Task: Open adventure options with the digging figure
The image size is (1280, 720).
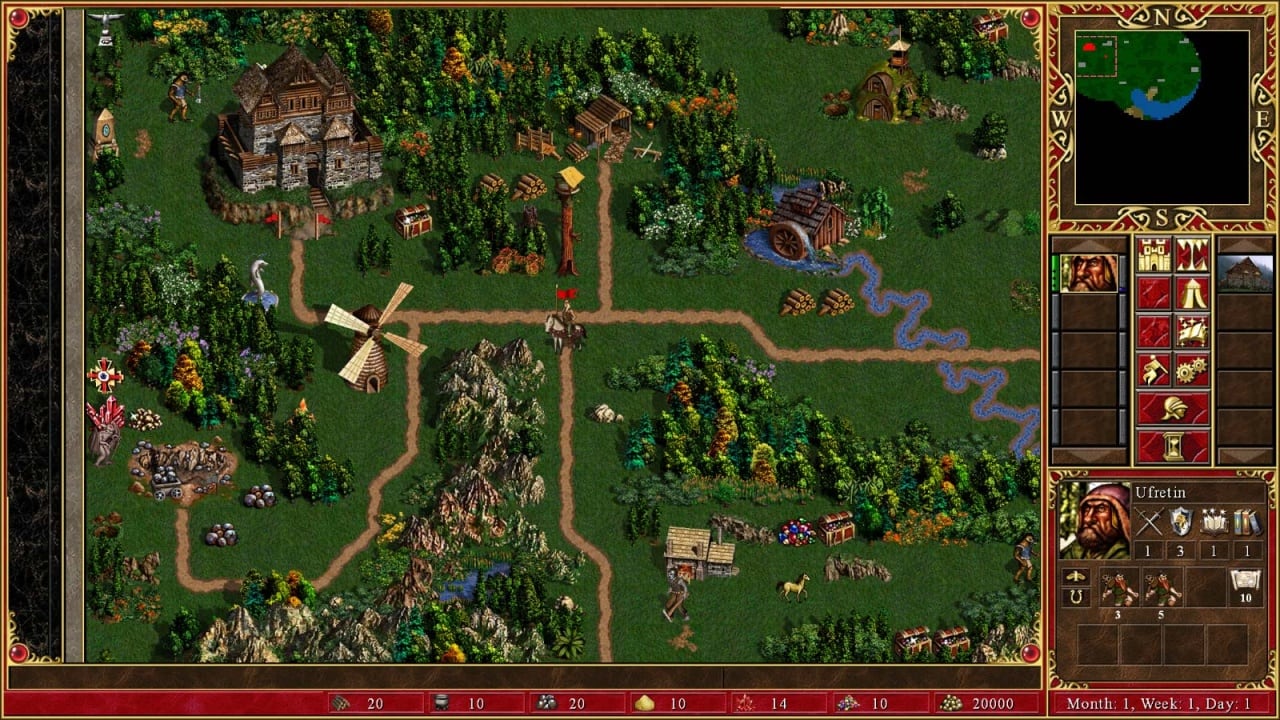Action: [x=1154, y=369]
